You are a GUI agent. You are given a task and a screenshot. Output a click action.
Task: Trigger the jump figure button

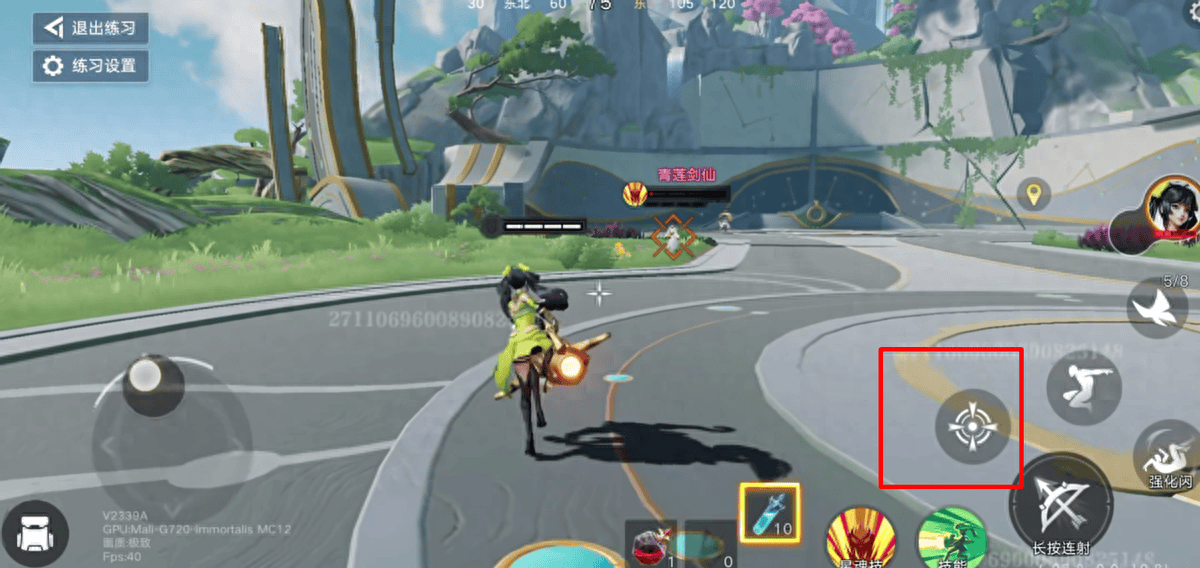[x=1083, y=386]
